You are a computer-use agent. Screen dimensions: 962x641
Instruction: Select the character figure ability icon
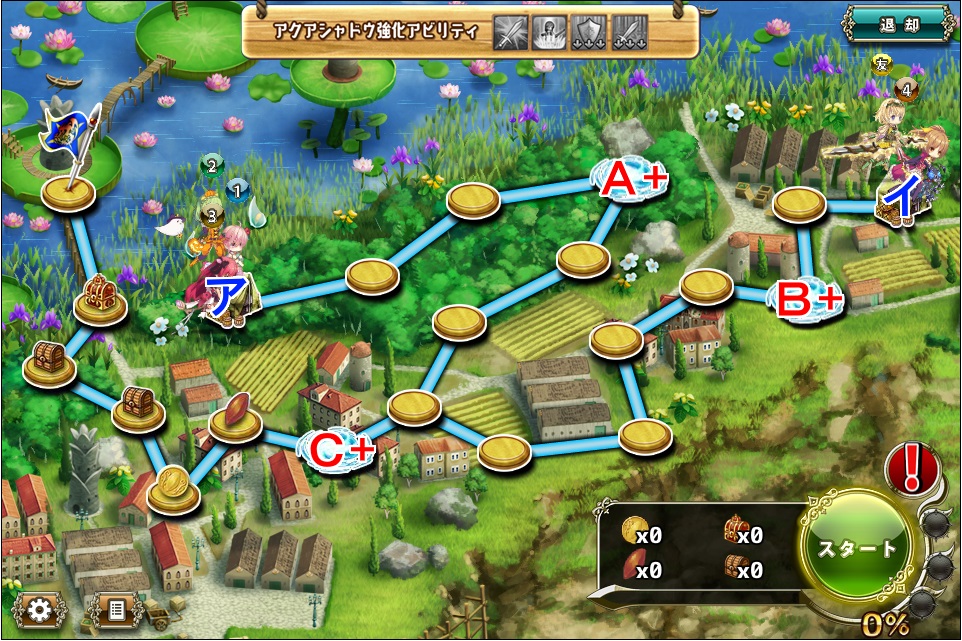(548, 31)
